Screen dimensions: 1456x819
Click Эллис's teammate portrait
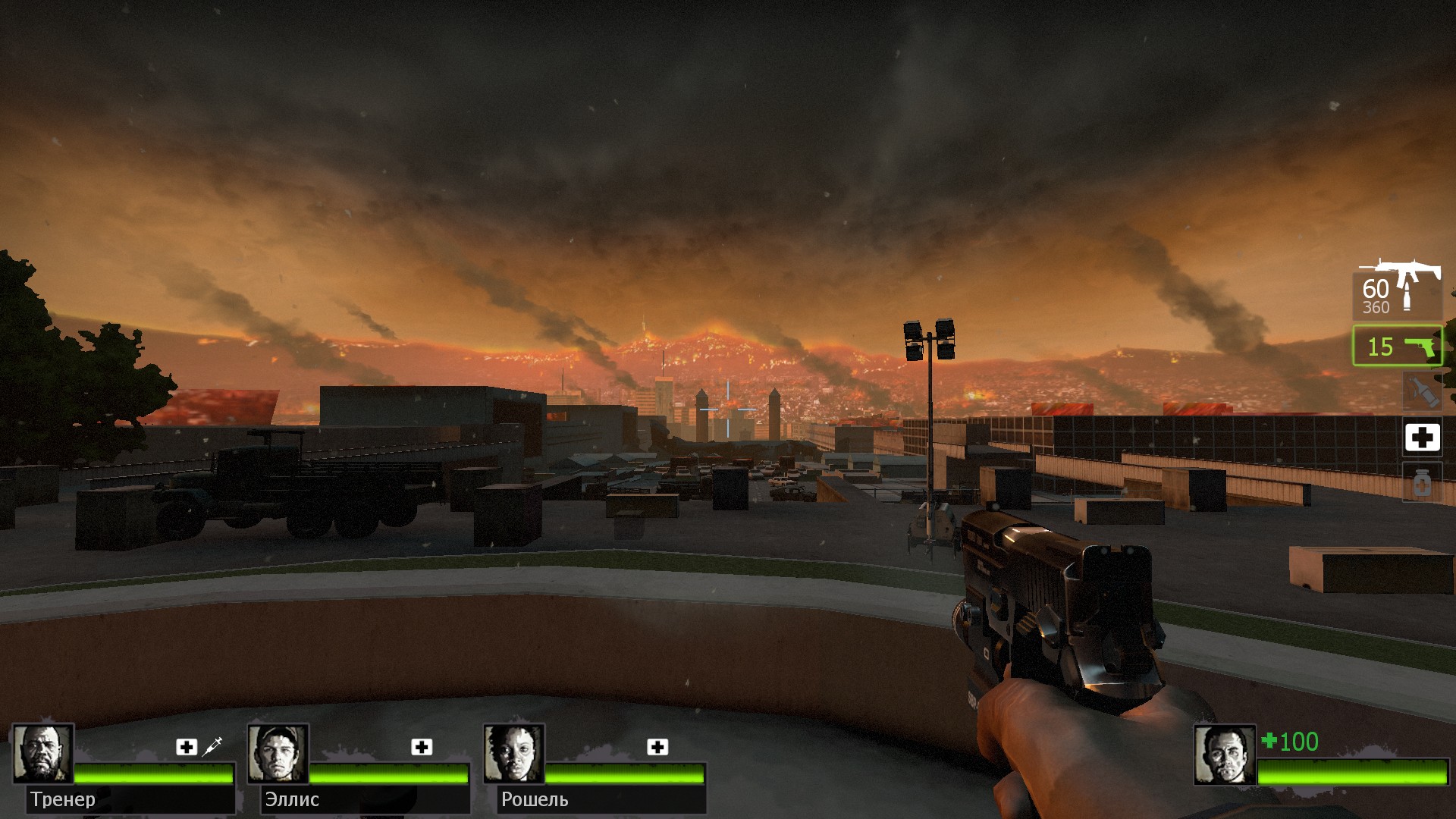(278, 754)
